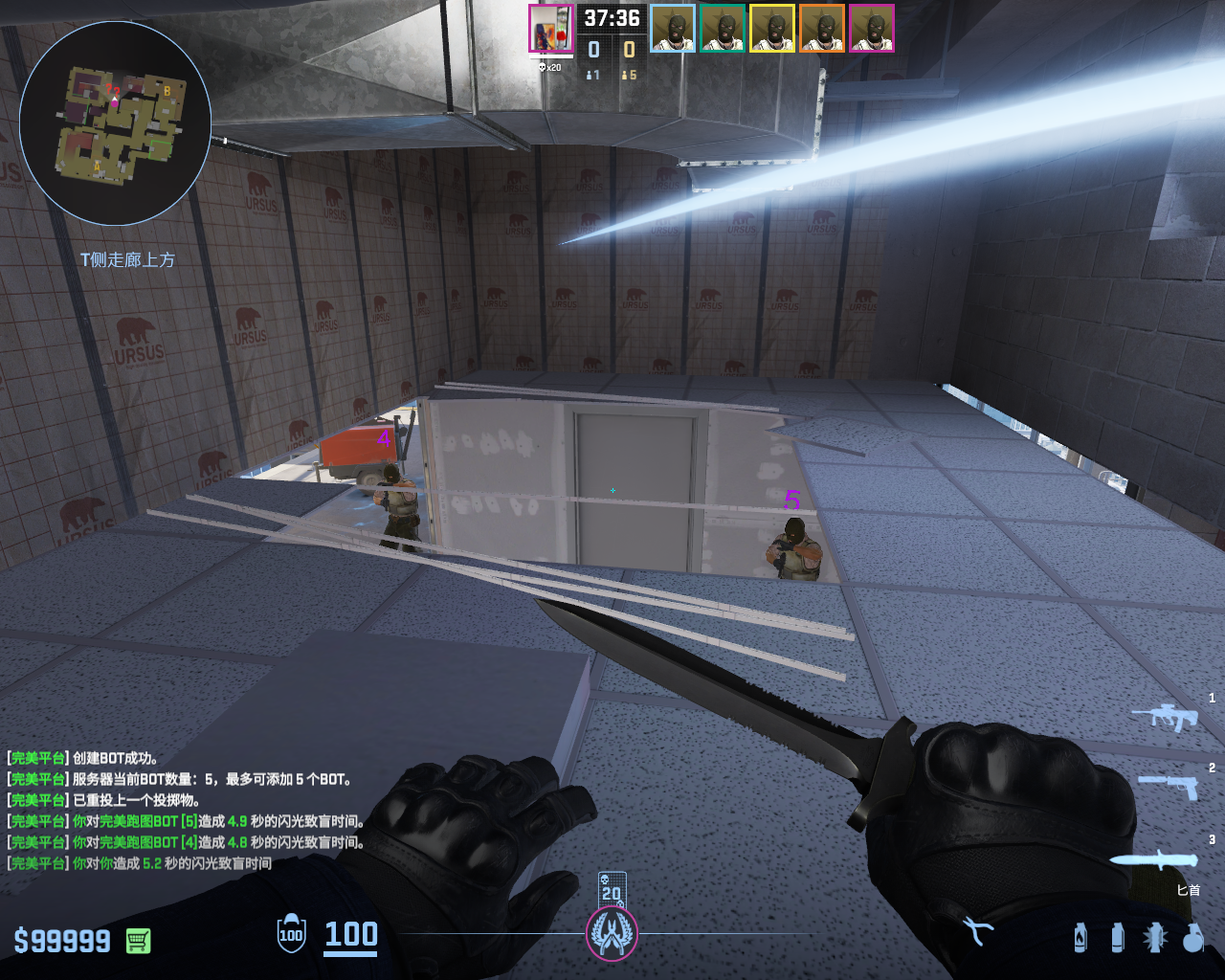Open the buy menu shopping cart icon
Viewport: 1225px width, 980px height.
[x=138, y=941]
